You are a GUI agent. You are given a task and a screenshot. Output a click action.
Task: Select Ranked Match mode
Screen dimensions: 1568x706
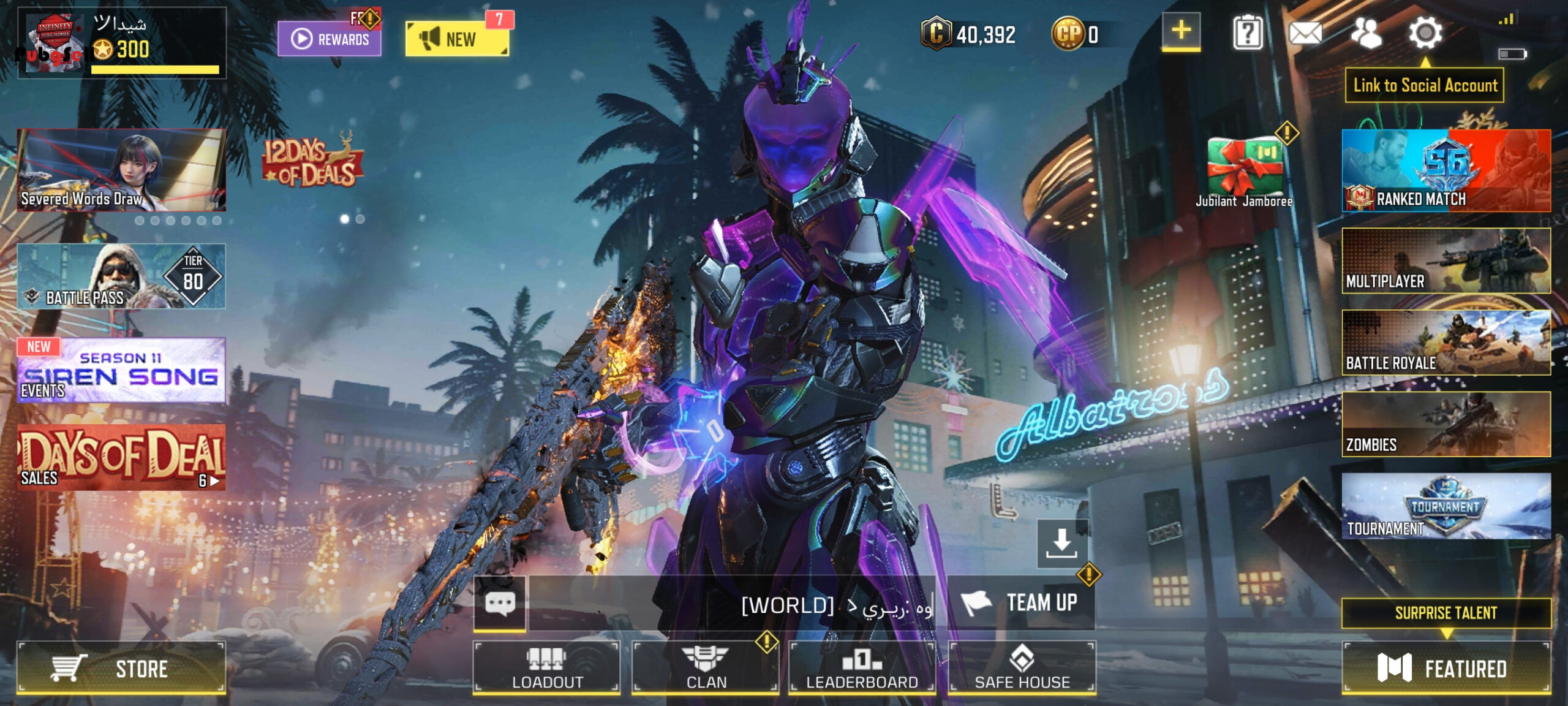[x=1445, y=170]
